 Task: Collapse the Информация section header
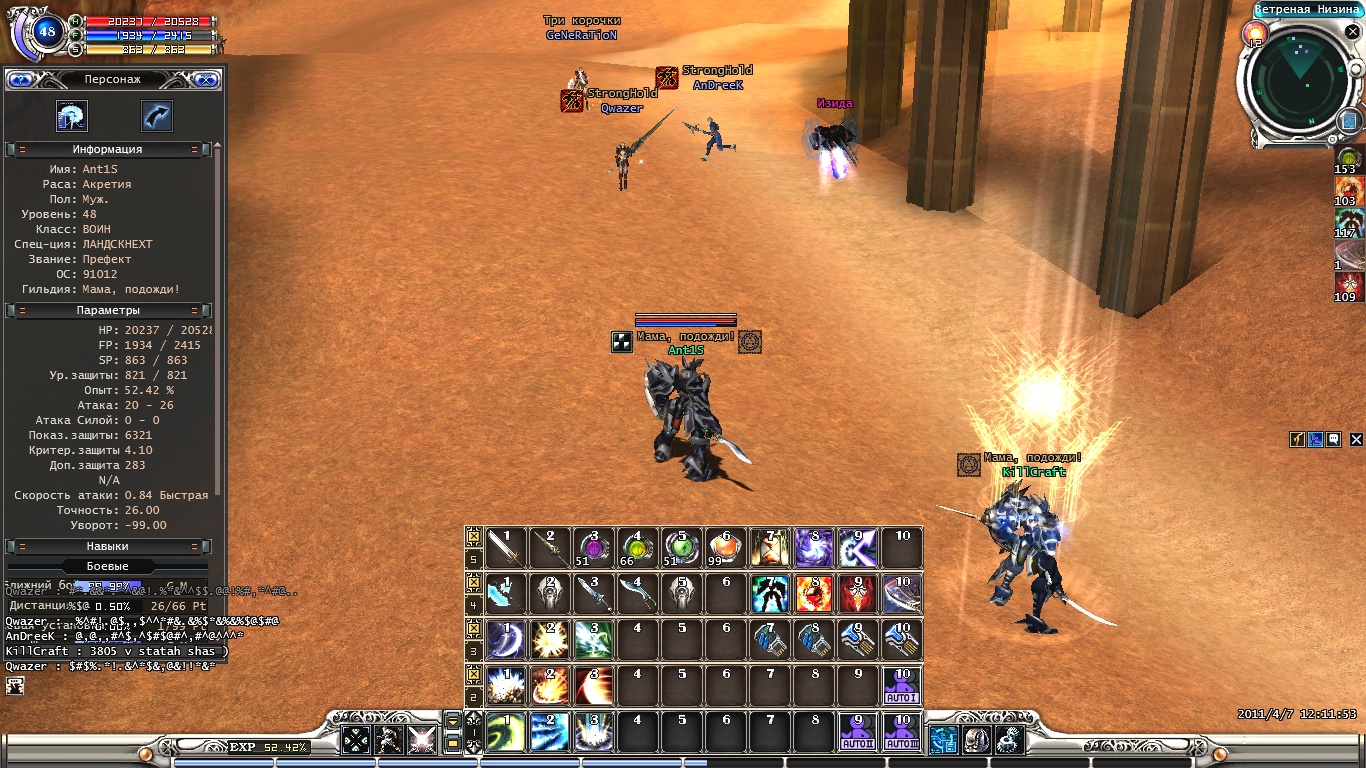coord(108,149)
